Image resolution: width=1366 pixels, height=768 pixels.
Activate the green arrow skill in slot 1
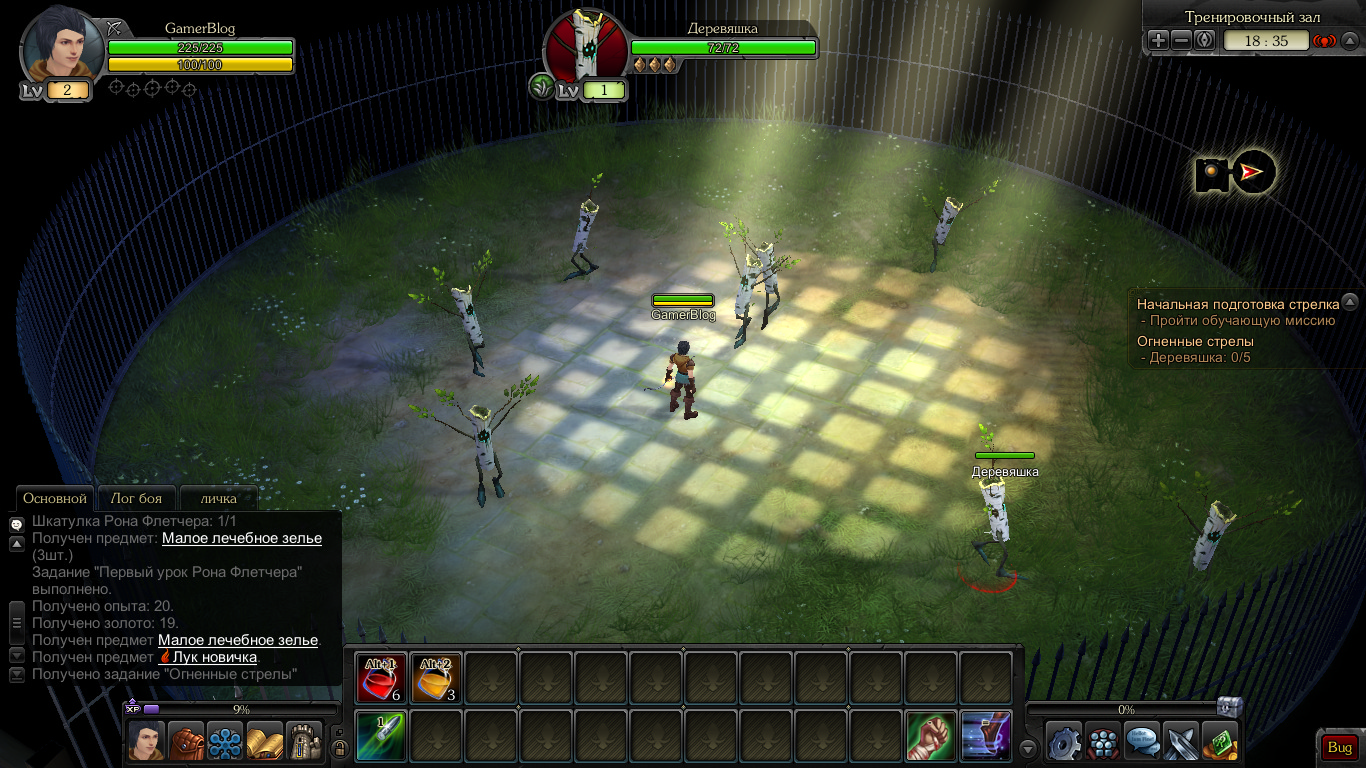[x=381, y=736]
